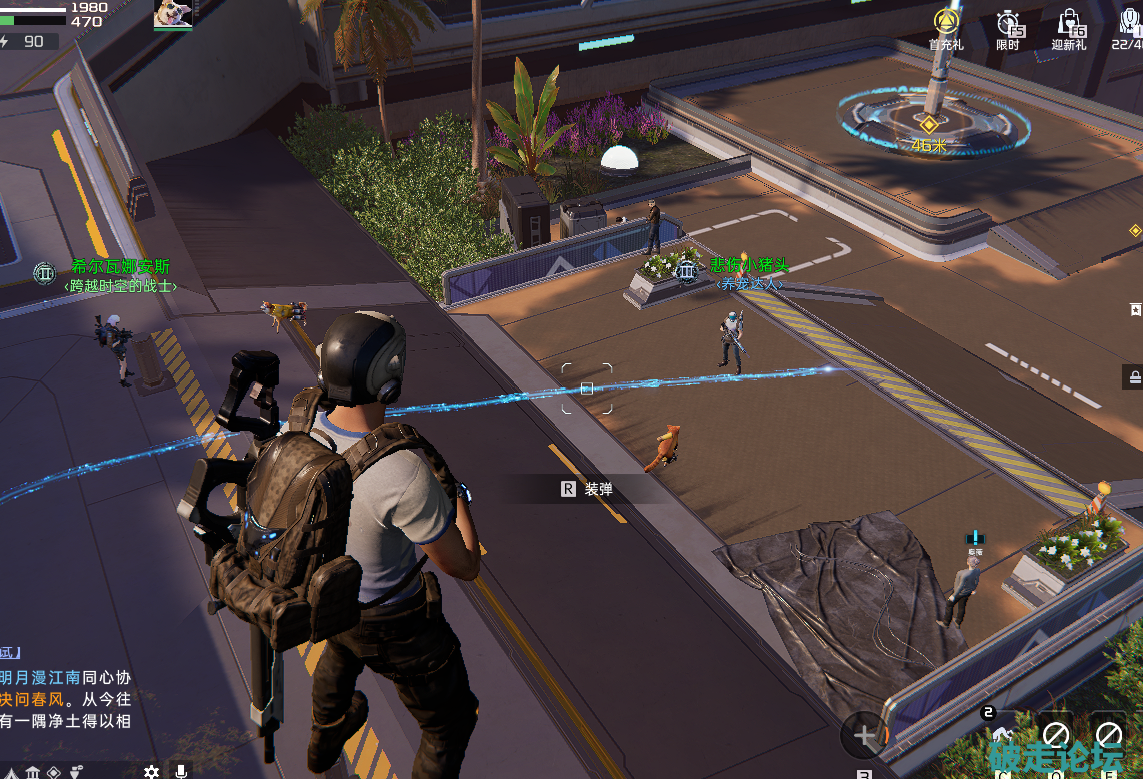
Task: Open the 限时 limited-time event stopwatch
Action: click(1008, 26)
